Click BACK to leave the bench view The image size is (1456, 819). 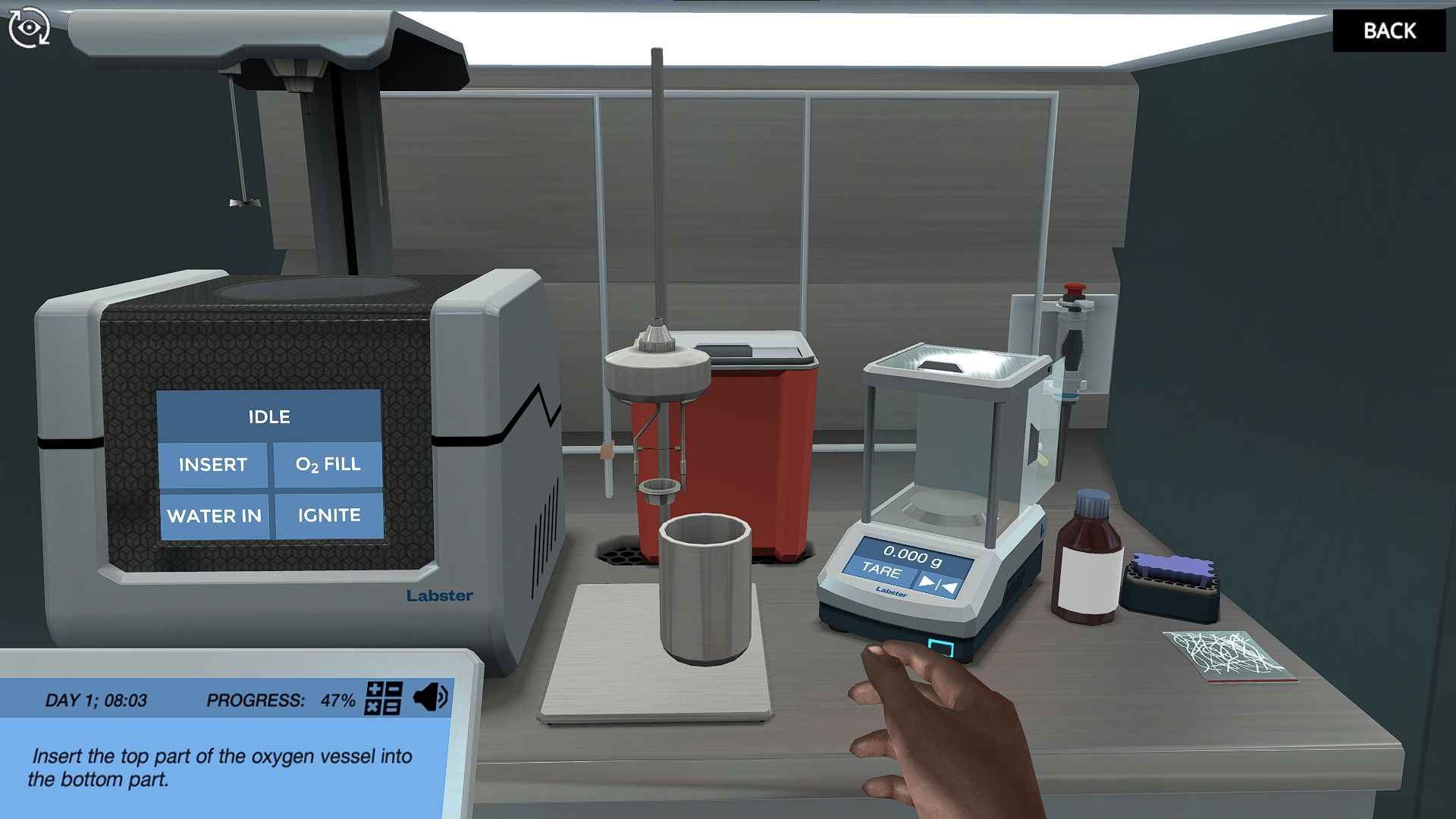[x=1390, y=30]
